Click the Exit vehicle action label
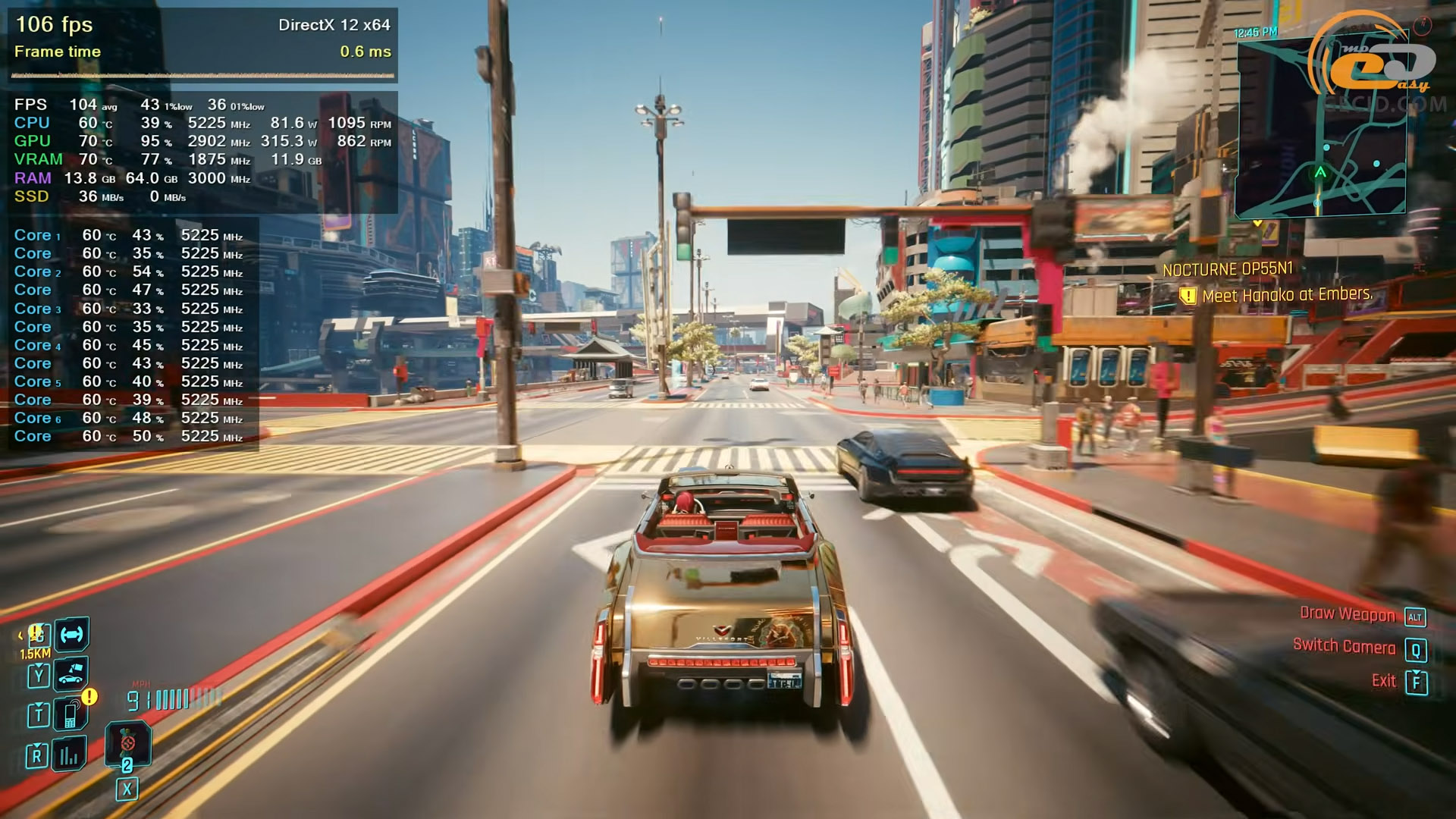 (1383, 681)
